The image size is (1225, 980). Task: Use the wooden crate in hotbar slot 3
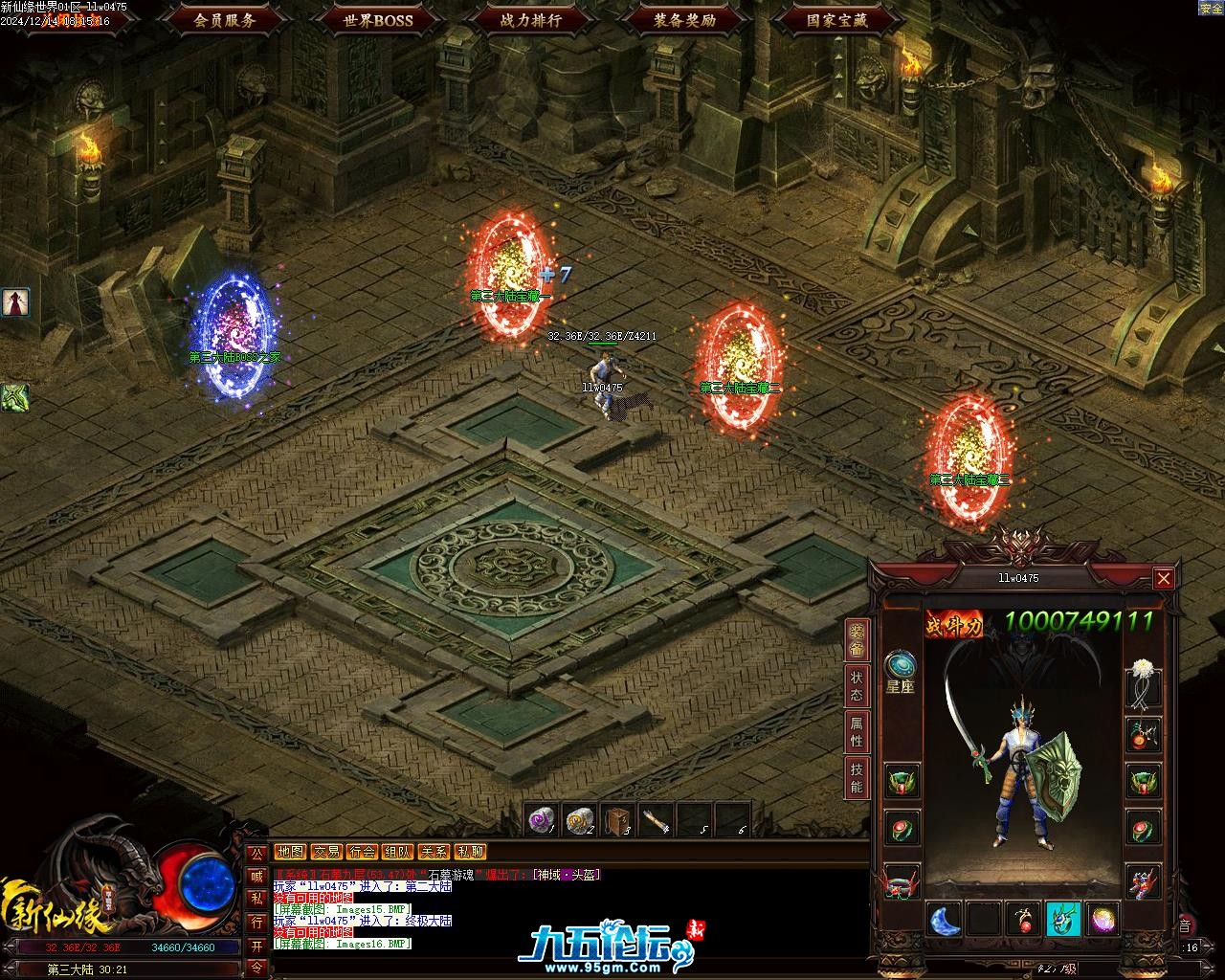point(618,820)
